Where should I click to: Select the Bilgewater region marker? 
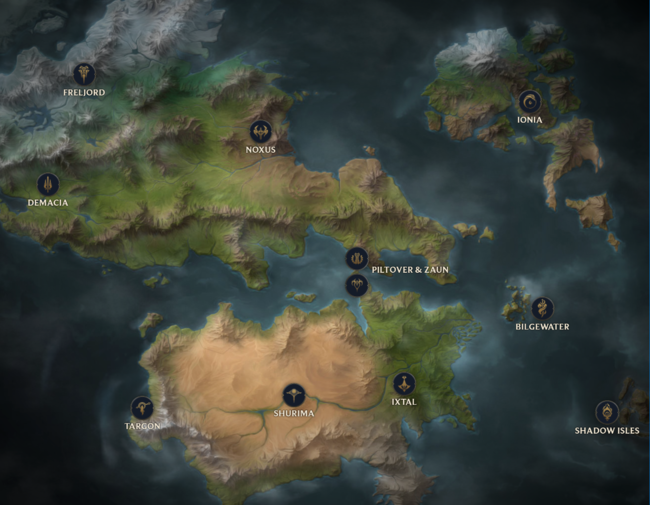pyautogui.click(x=543, y=307)
